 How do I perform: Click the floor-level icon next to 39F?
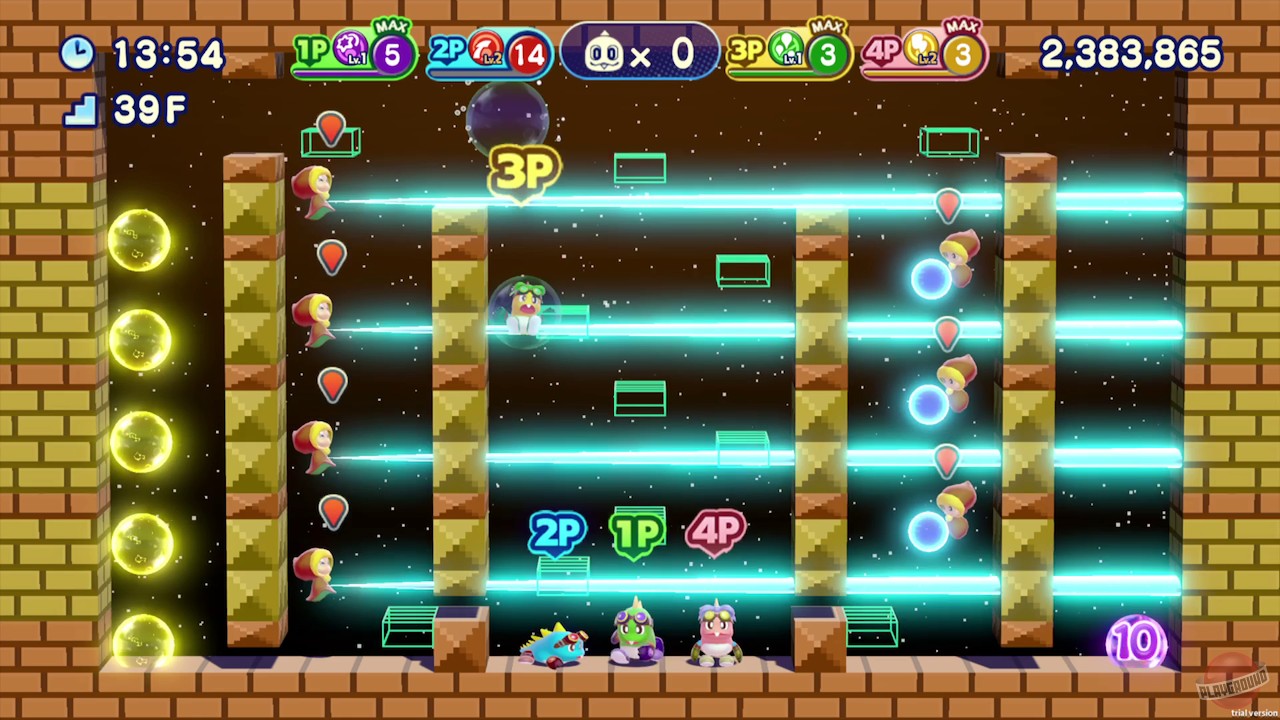(x=80, y=110)
